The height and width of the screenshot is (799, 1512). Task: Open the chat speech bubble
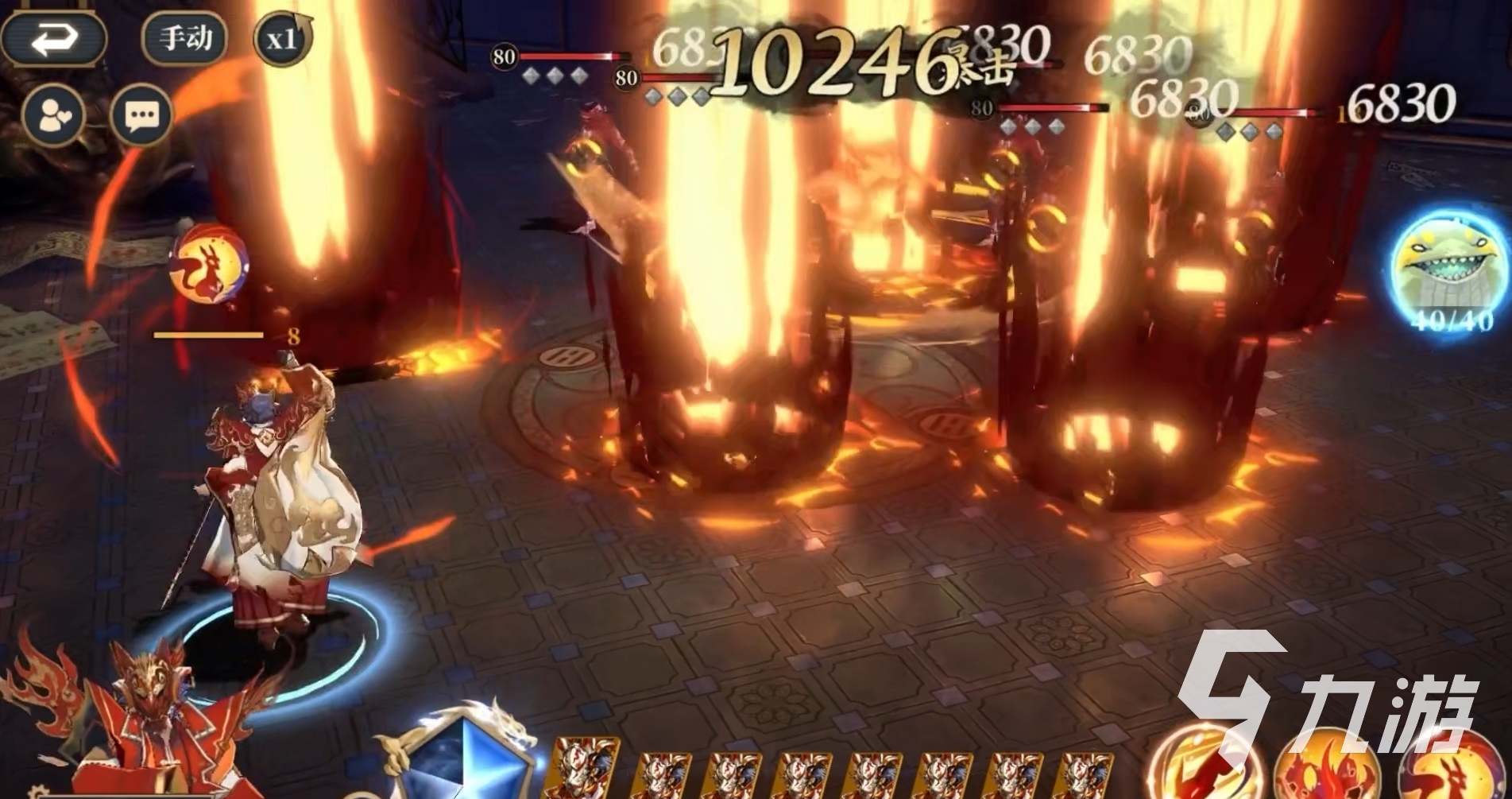141,116
